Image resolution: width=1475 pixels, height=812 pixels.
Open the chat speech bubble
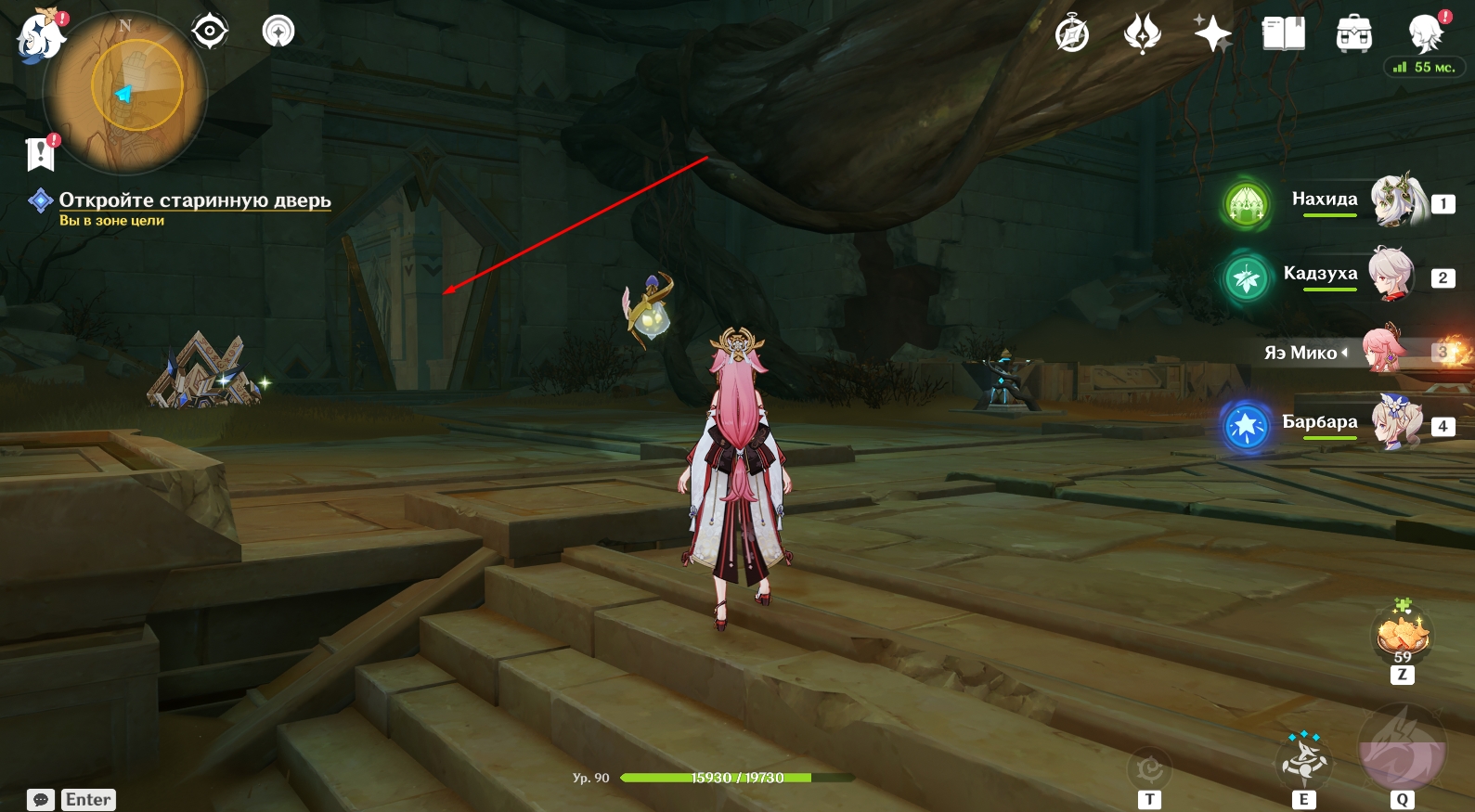pyautogui.click(x=41, y=800)
